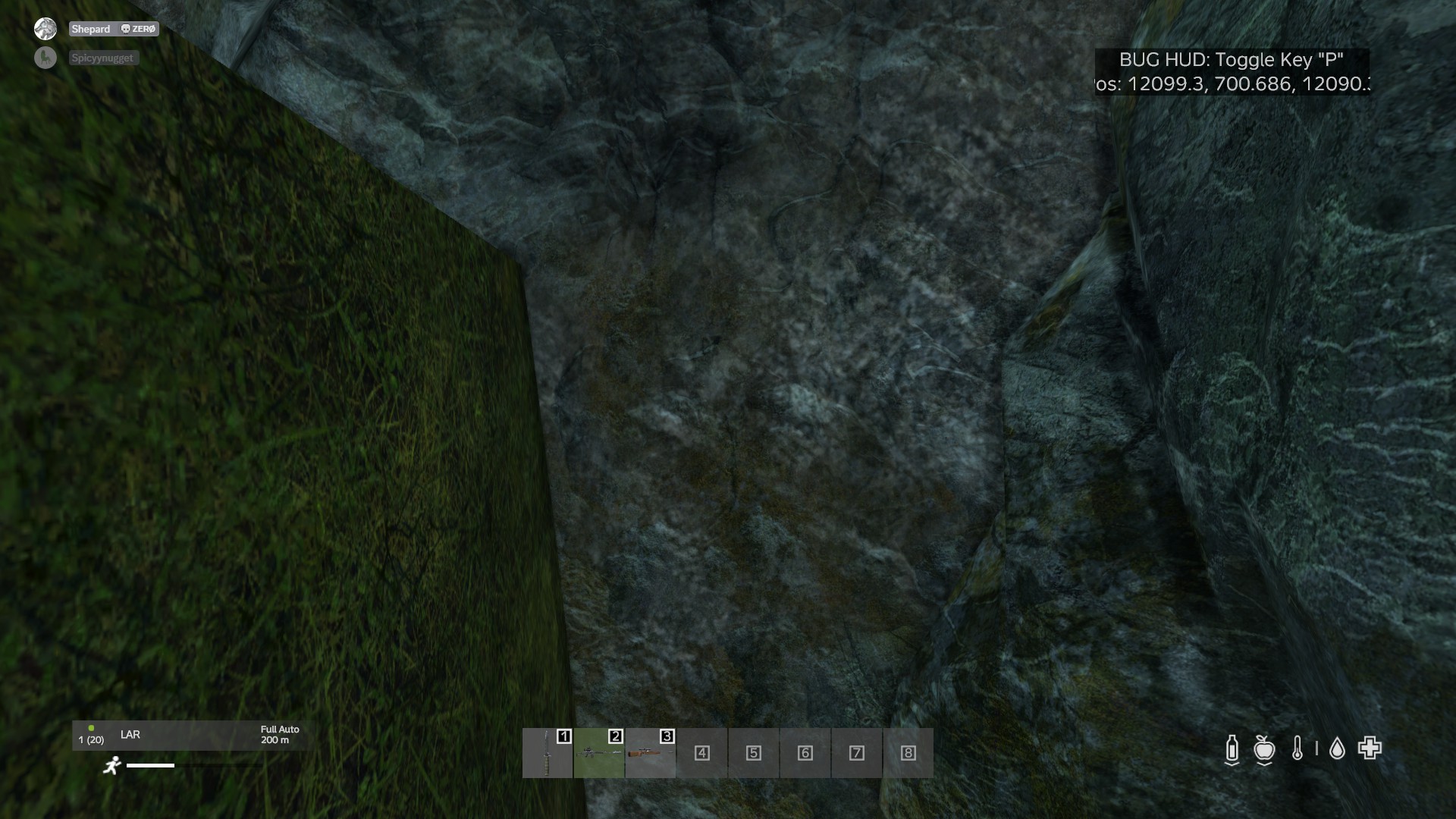Select empty hotbar slot 4
The width and height of the screenshot is (1456, 819).
pos(702,753)
